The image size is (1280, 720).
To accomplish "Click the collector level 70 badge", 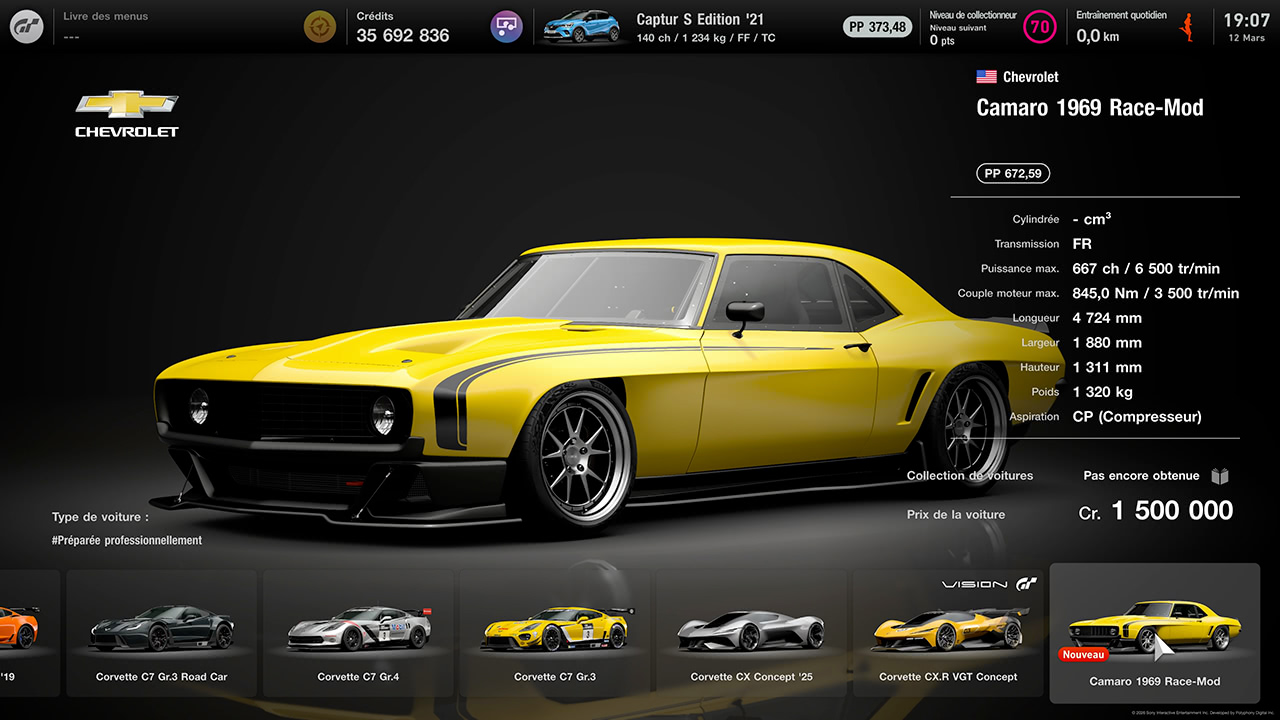I will coord(1039,26).
